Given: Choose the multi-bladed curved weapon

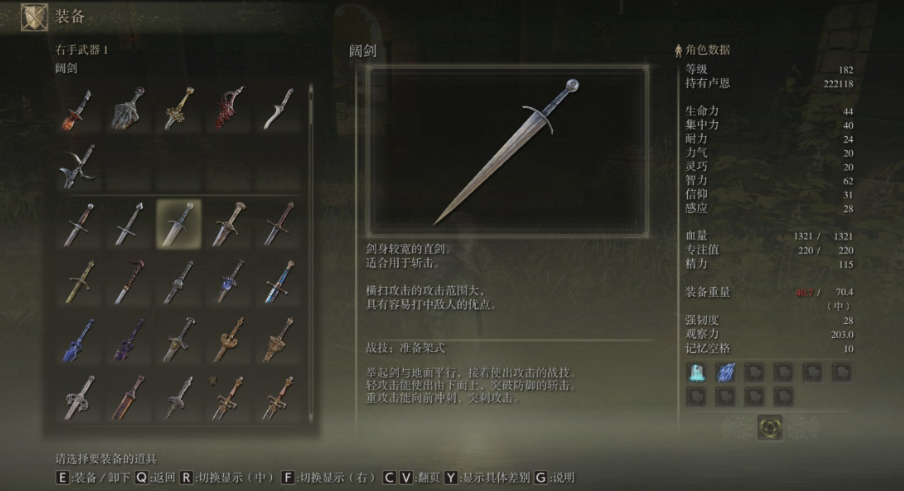Looking at the screenshot, I should click(79, 165).
